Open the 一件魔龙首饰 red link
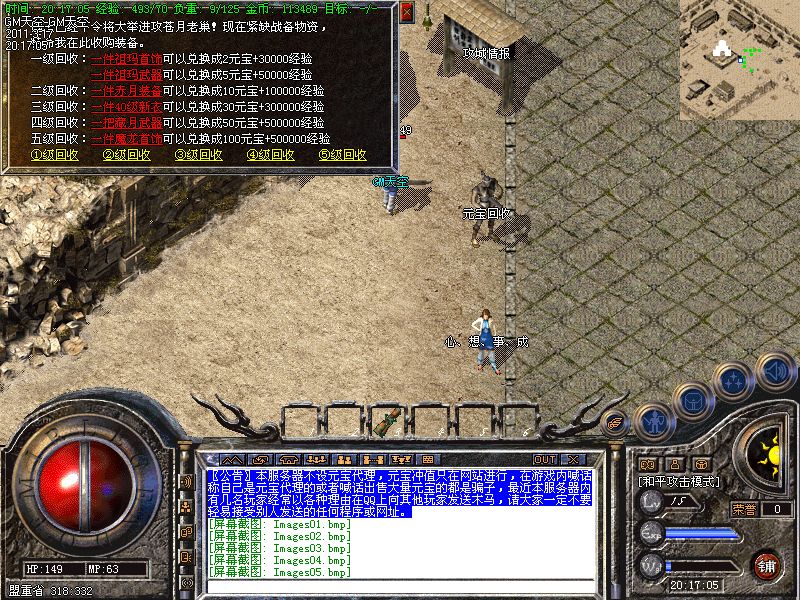The height and width of the screenshot is (600, 800). (x=126, y=139)
